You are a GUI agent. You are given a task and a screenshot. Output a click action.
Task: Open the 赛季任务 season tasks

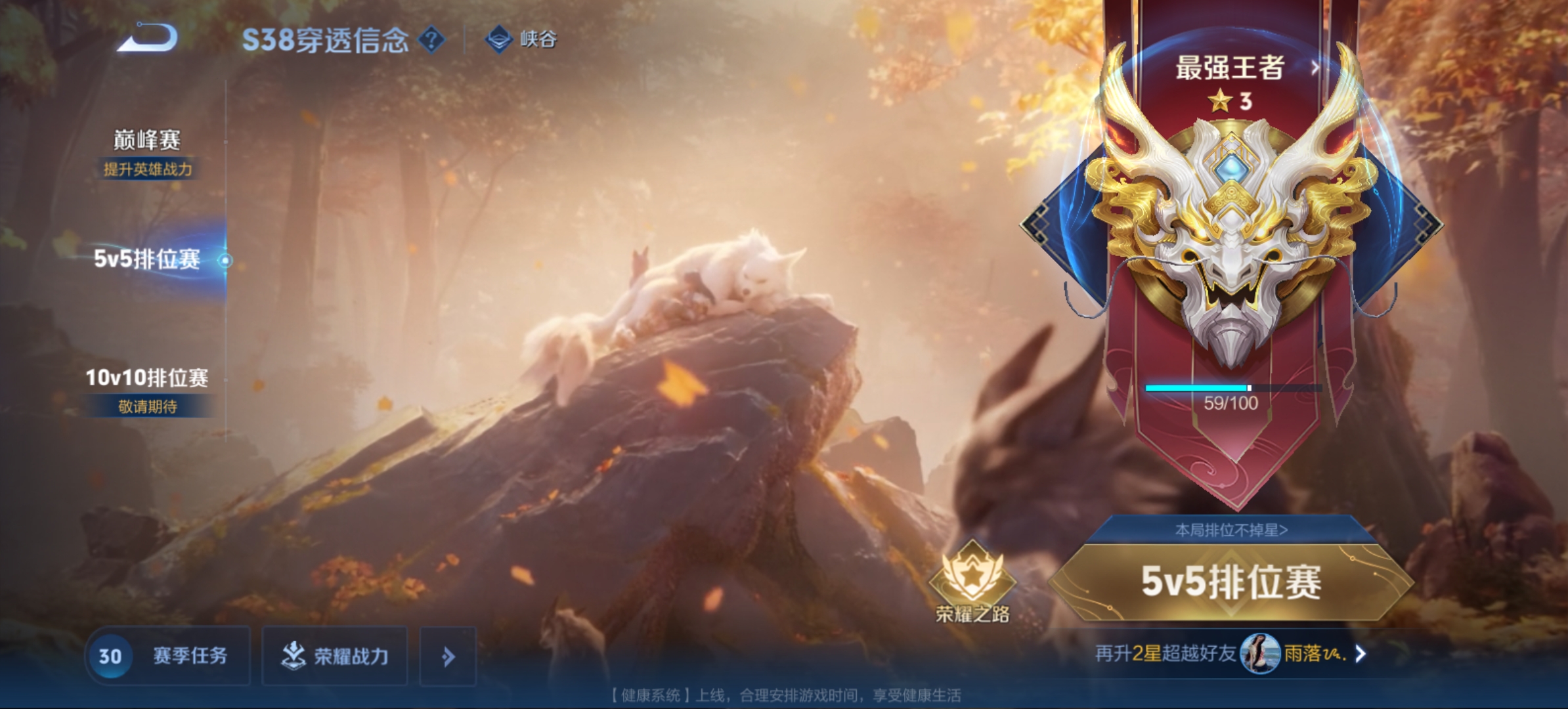point(168,656)
